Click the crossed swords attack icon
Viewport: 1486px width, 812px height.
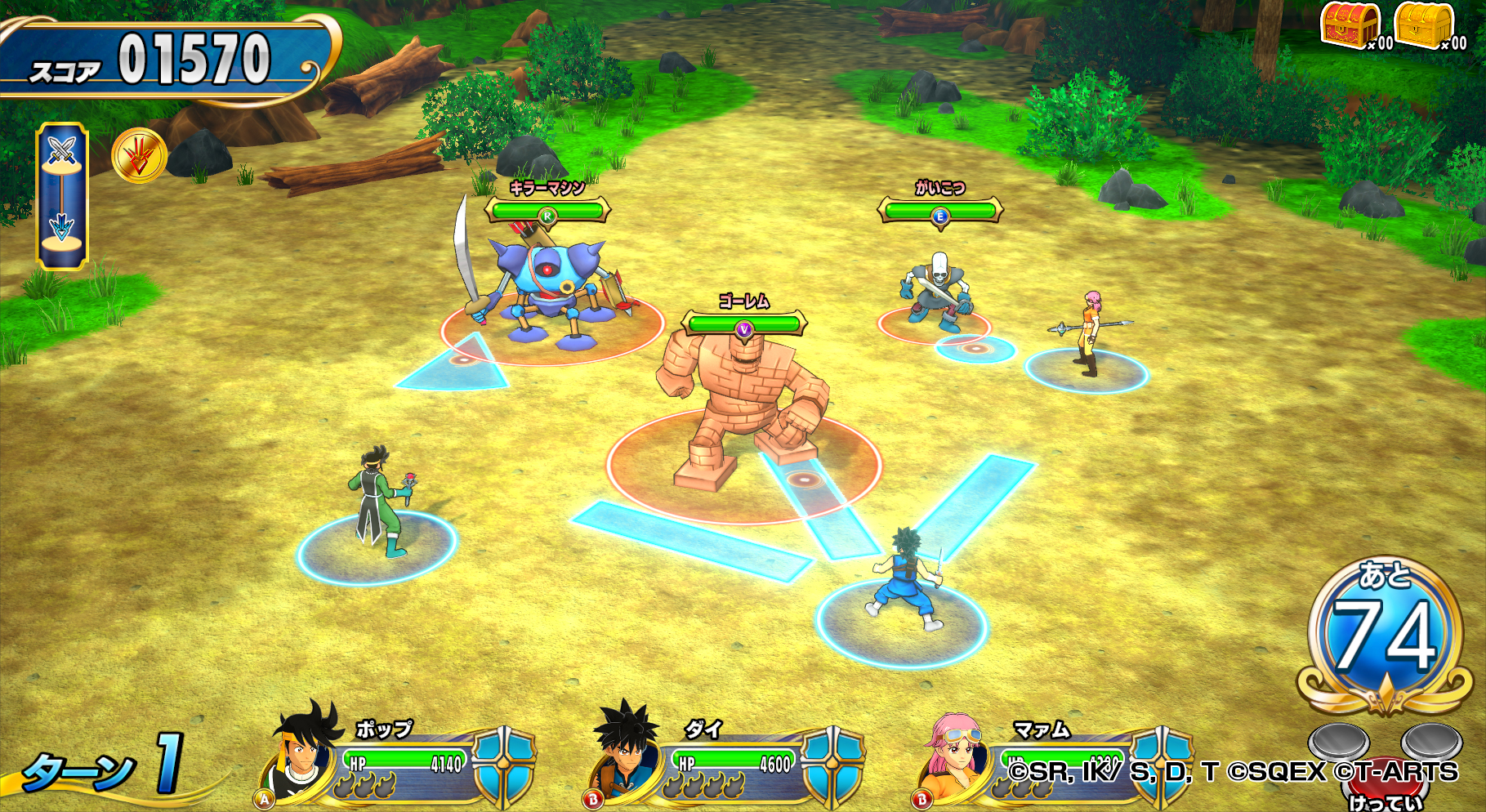point(62,152)
